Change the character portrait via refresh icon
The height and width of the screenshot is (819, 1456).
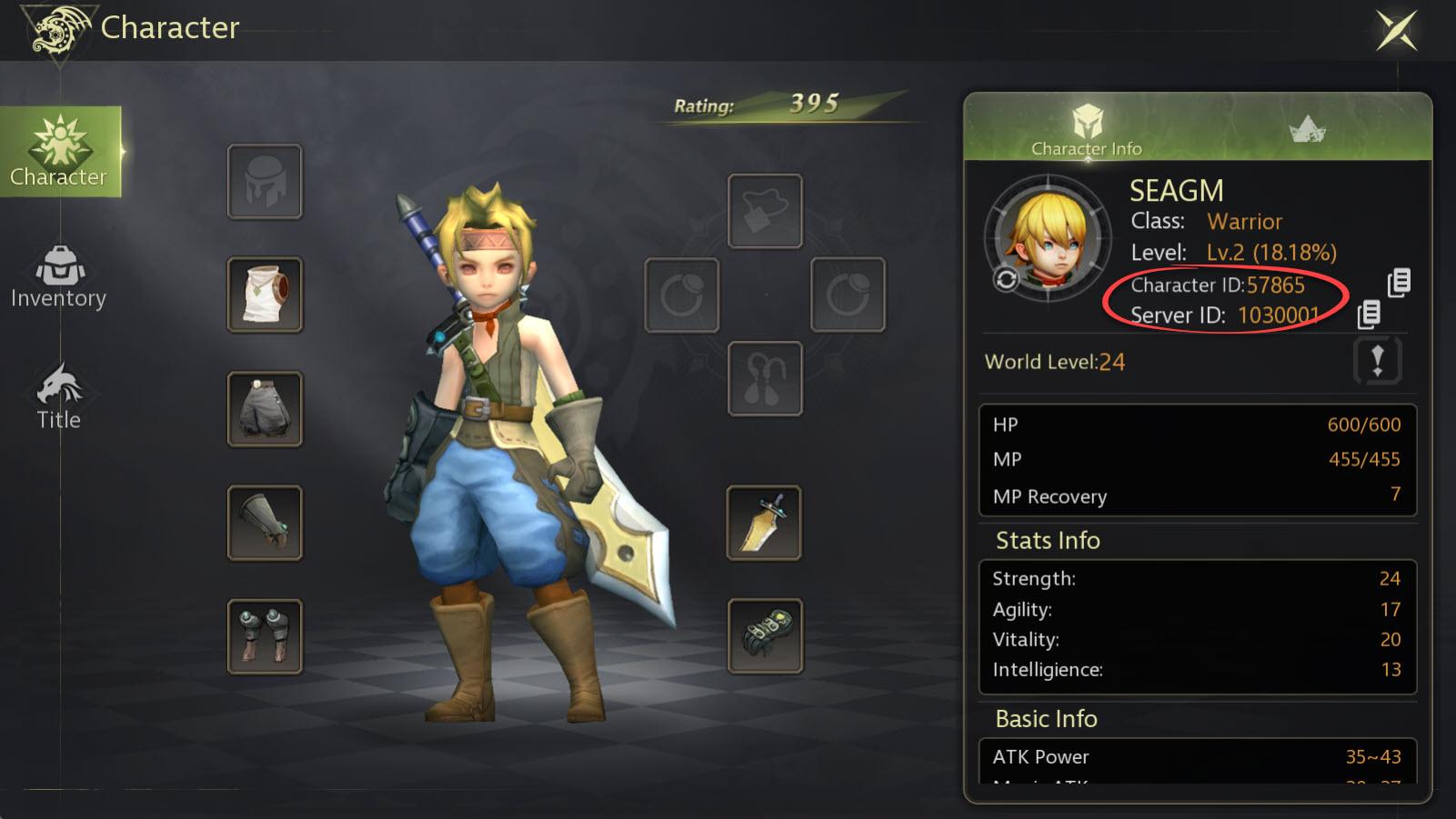pyautogui.click(x=1006, y=279)
